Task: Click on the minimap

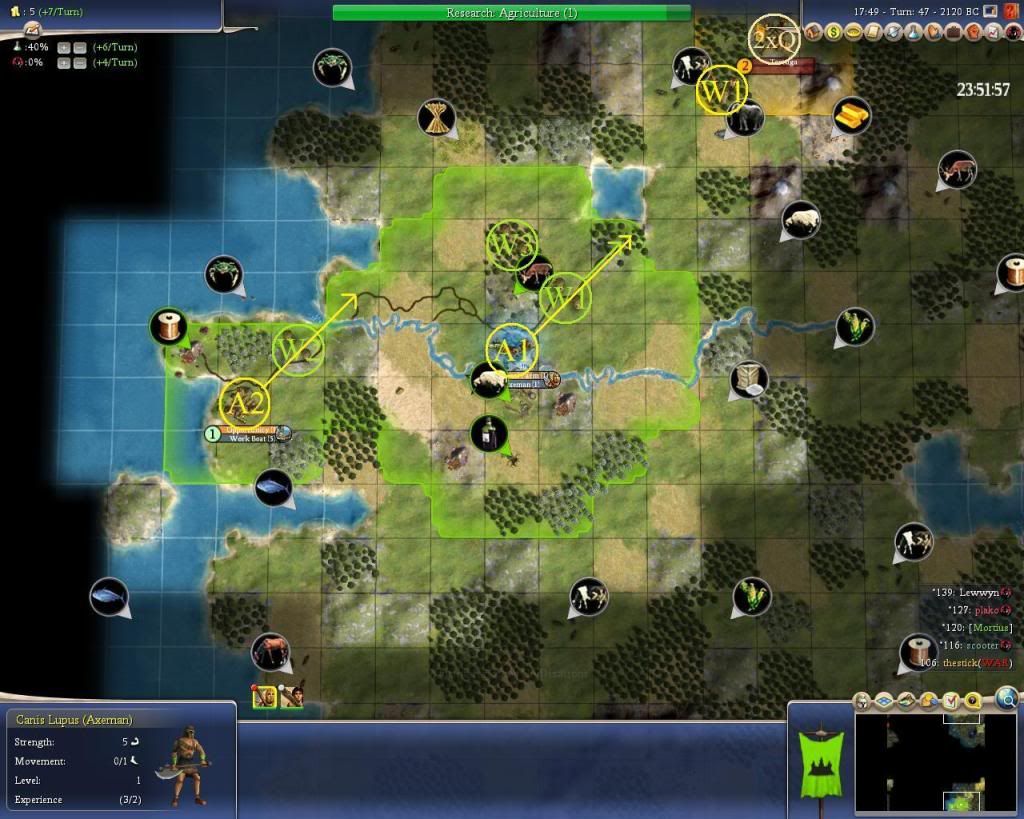Action: click(934, 761)
